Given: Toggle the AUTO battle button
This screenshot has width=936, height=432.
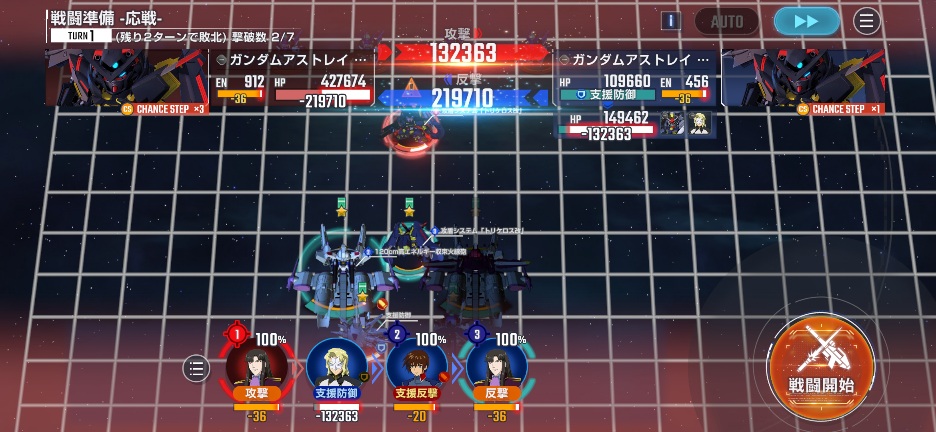Looking at the screenshot, I should click(x=726, y=21).
